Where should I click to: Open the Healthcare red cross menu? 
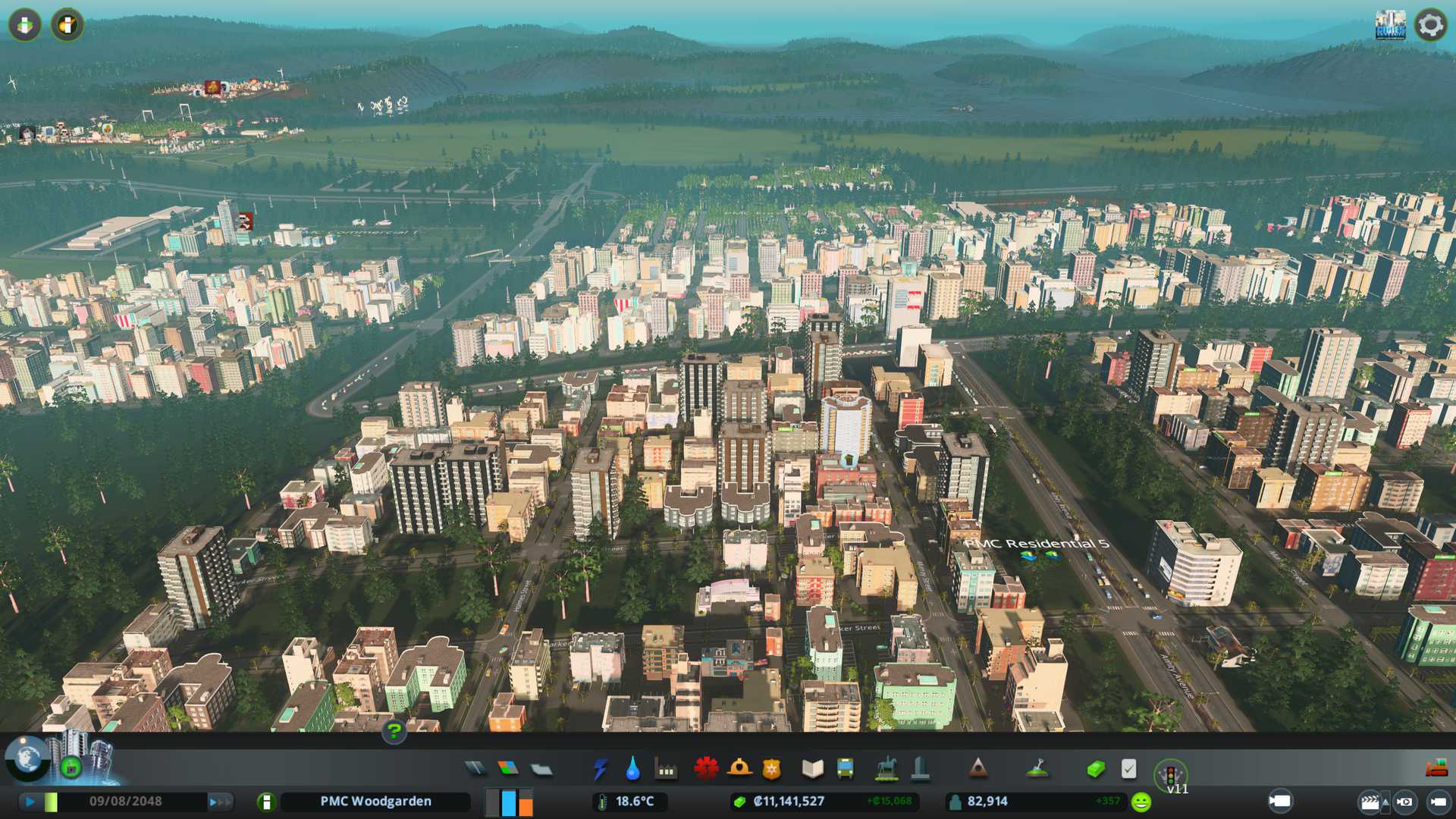tap(706, 769)
